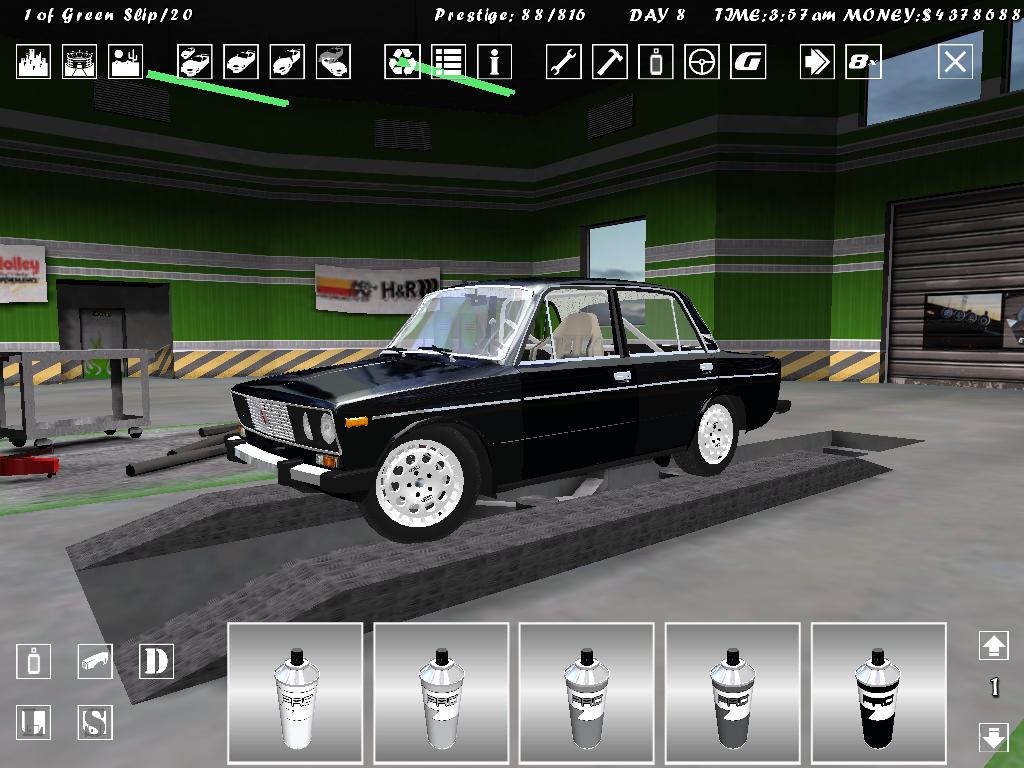Select the spray can tool in top toolbar
The width and height of the screenshot is (1024, 768).
point(656,62)
